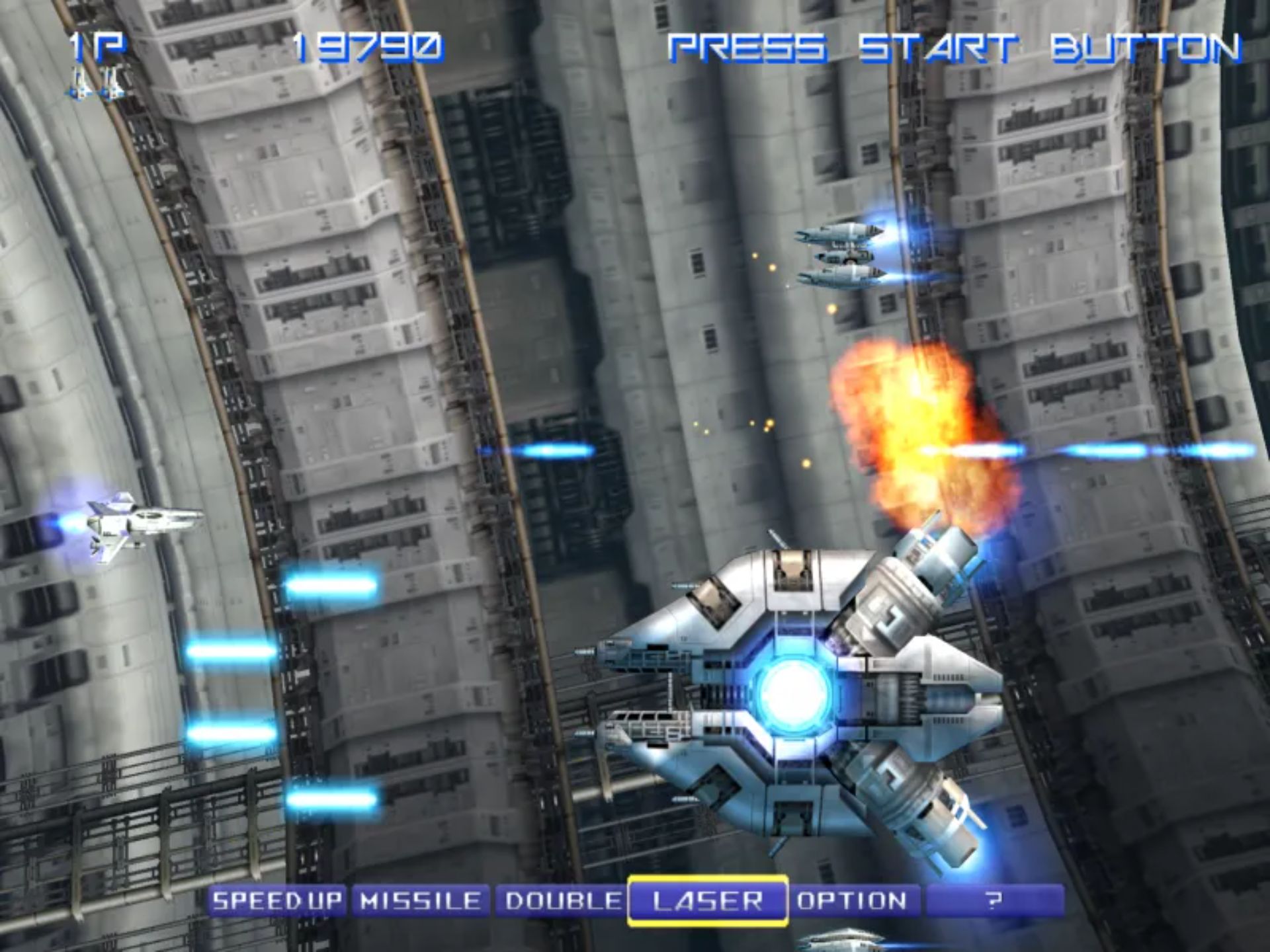Pick the DOUBLE power-up slot
This screenshot has width=1270, height=952.
[x=562, y=900]
